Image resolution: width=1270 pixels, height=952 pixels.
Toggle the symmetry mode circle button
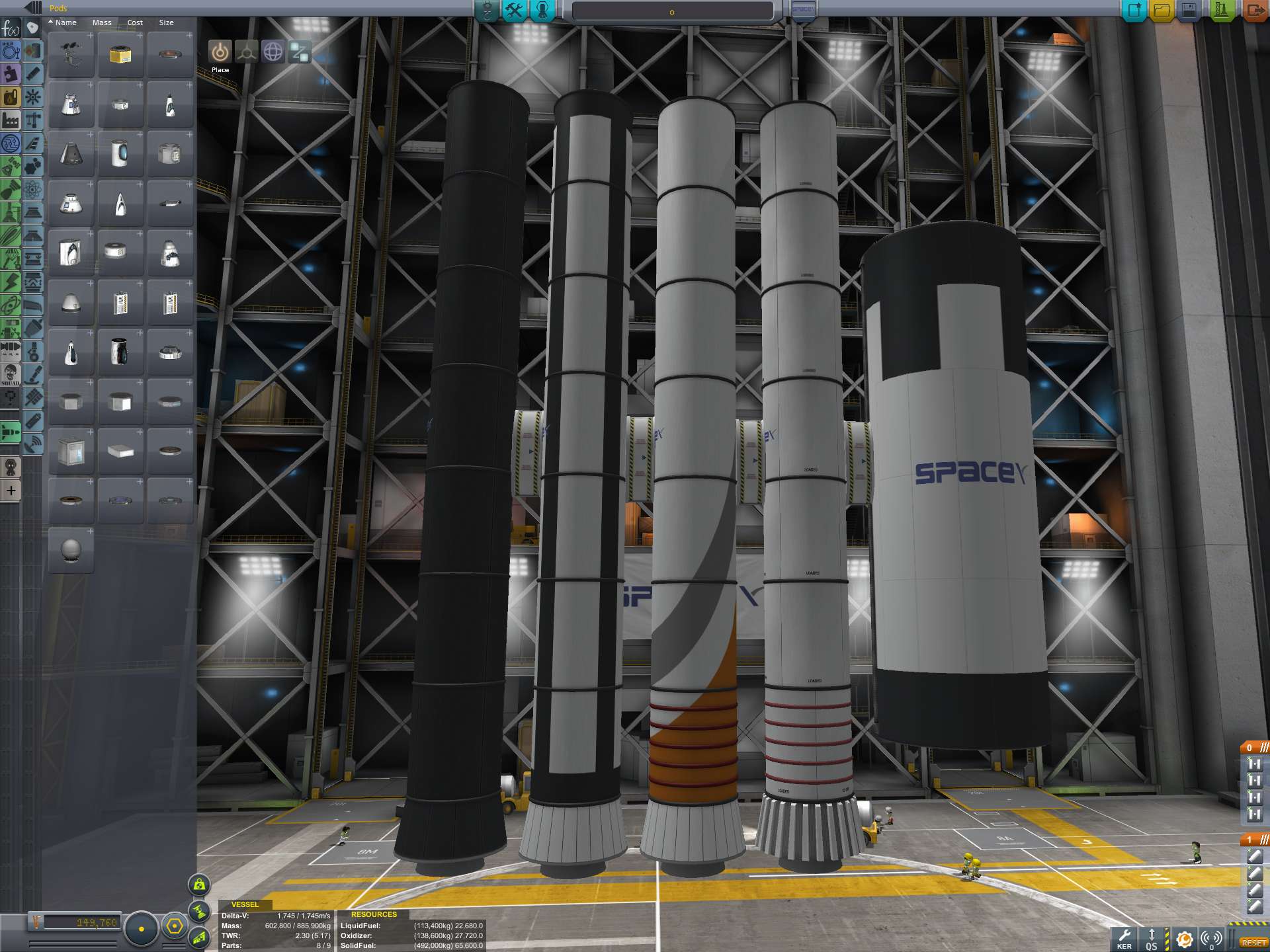click(x=141, y=929)
